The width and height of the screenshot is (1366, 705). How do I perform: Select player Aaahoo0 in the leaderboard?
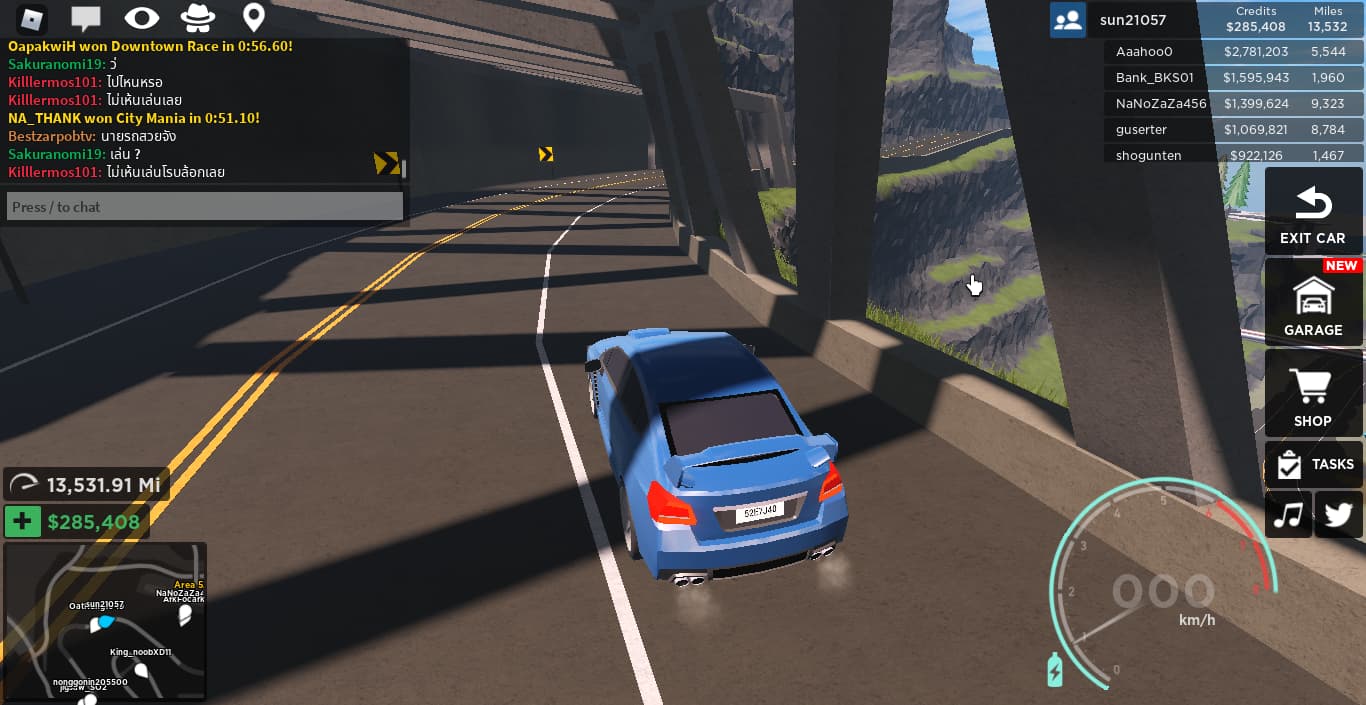1233,51
